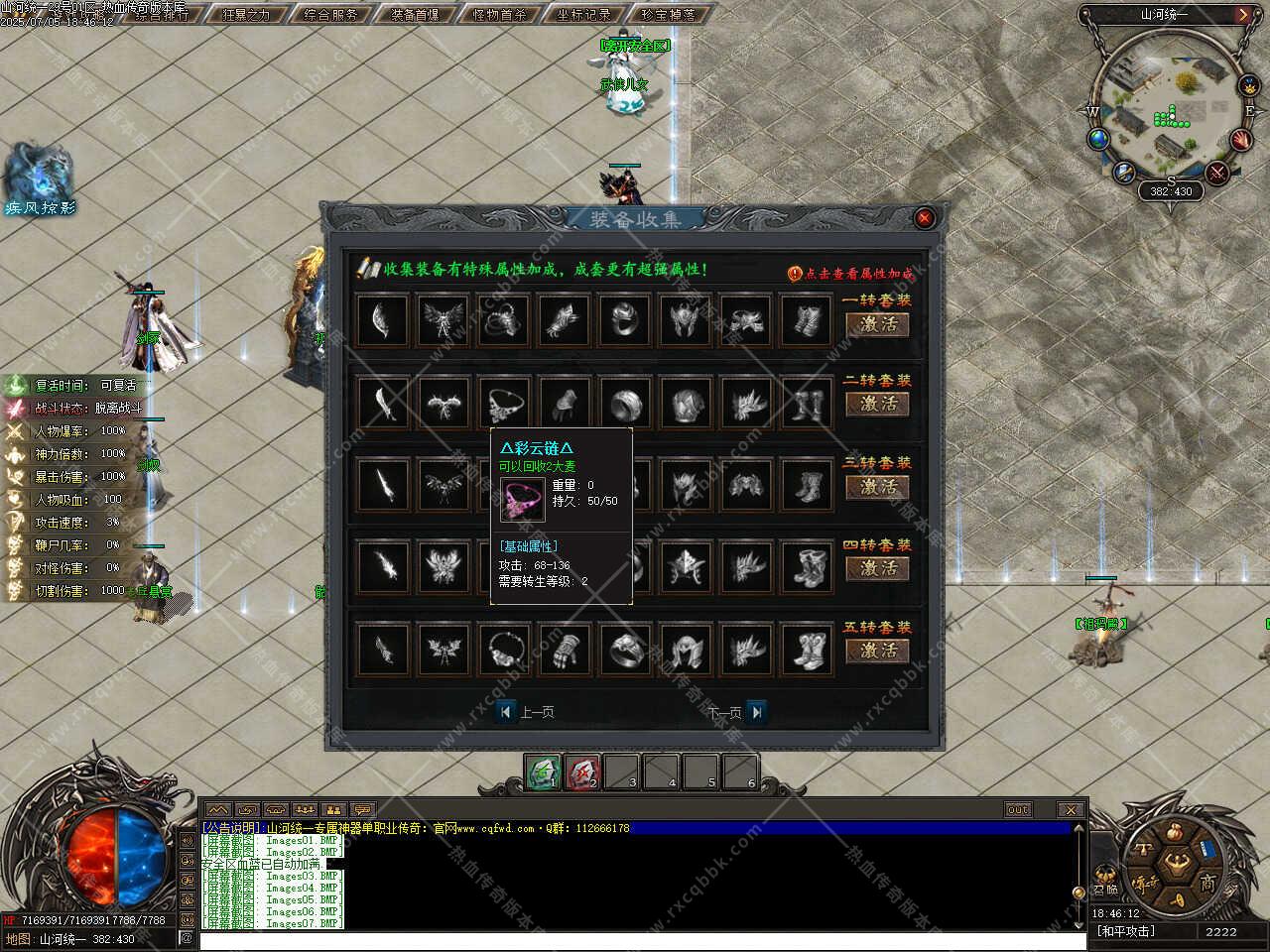
Task: Go to the previous page (上一页)
Action: point(507,712)
